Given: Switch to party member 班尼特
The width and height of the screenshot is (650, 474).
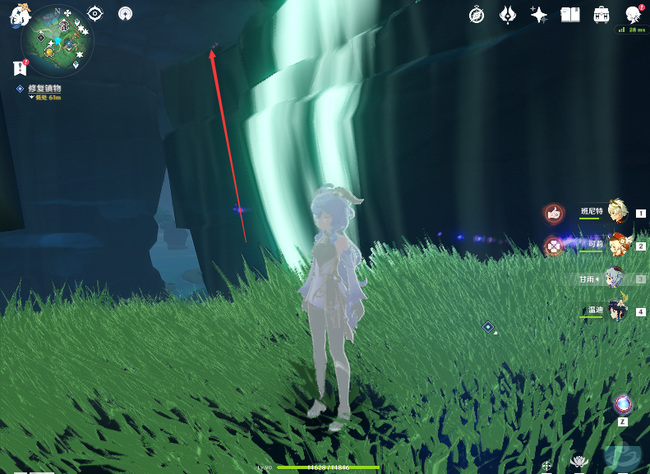Looking at the screenshot, I should tap(617, 212).
